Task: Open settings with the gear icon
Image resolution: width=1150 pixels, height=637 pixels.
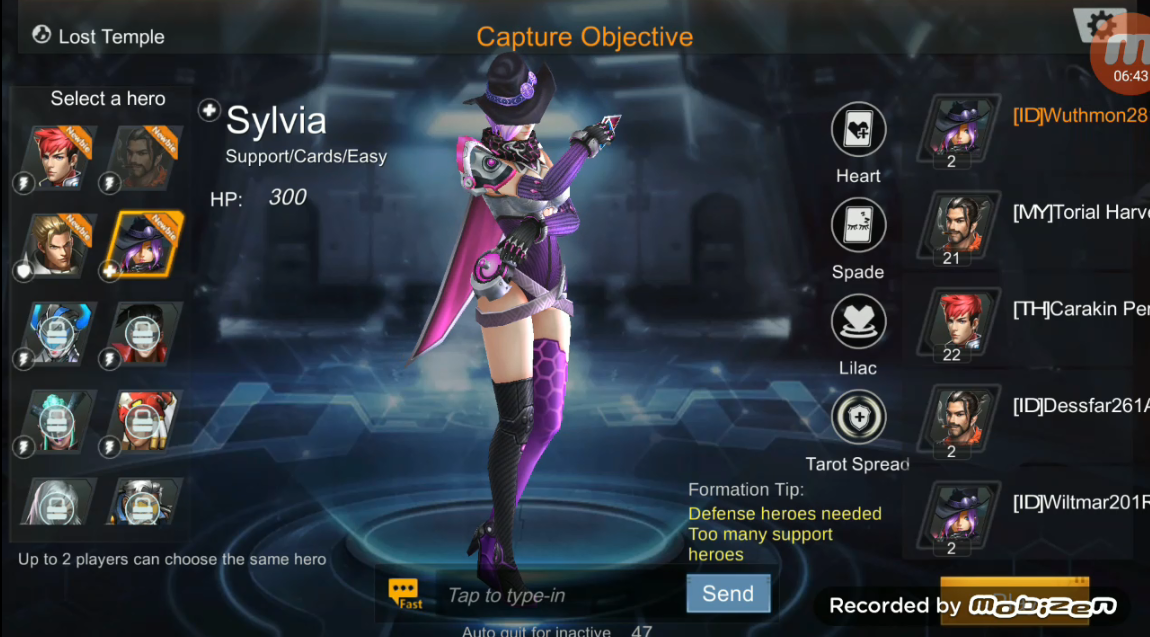Action: point(1100,24)
